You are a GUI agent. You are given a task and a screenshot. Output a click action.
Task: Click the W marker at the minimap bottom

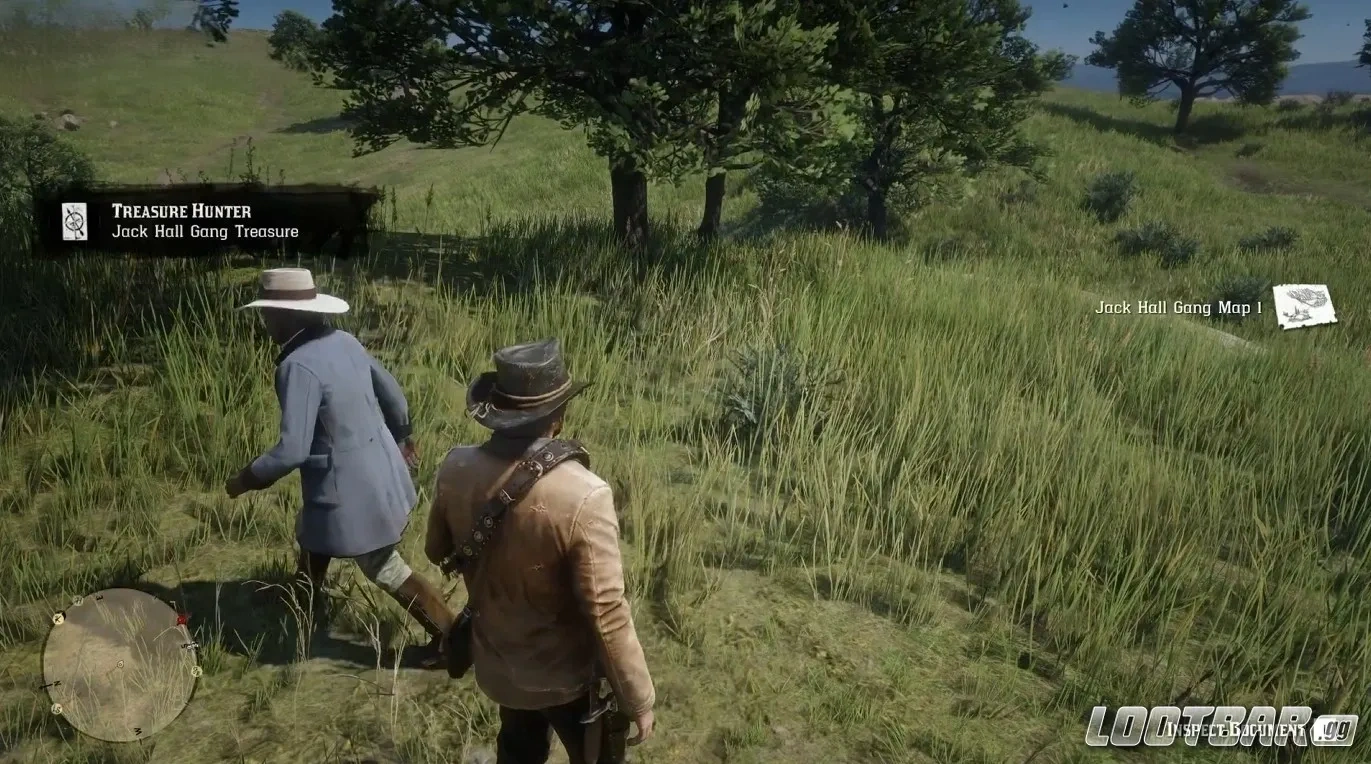point(138,731)
